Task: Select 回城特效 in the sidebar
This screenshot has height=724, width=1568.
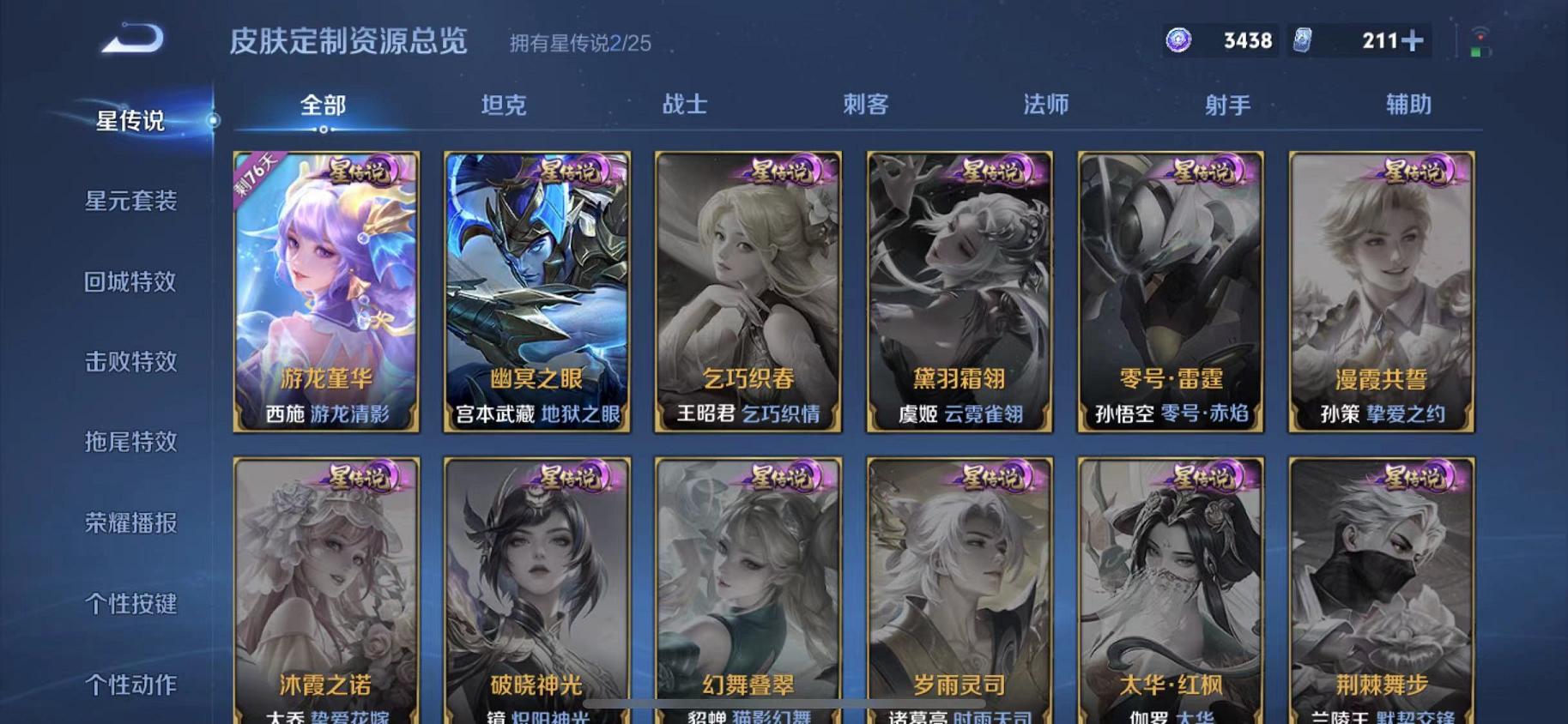Action: 130,282
